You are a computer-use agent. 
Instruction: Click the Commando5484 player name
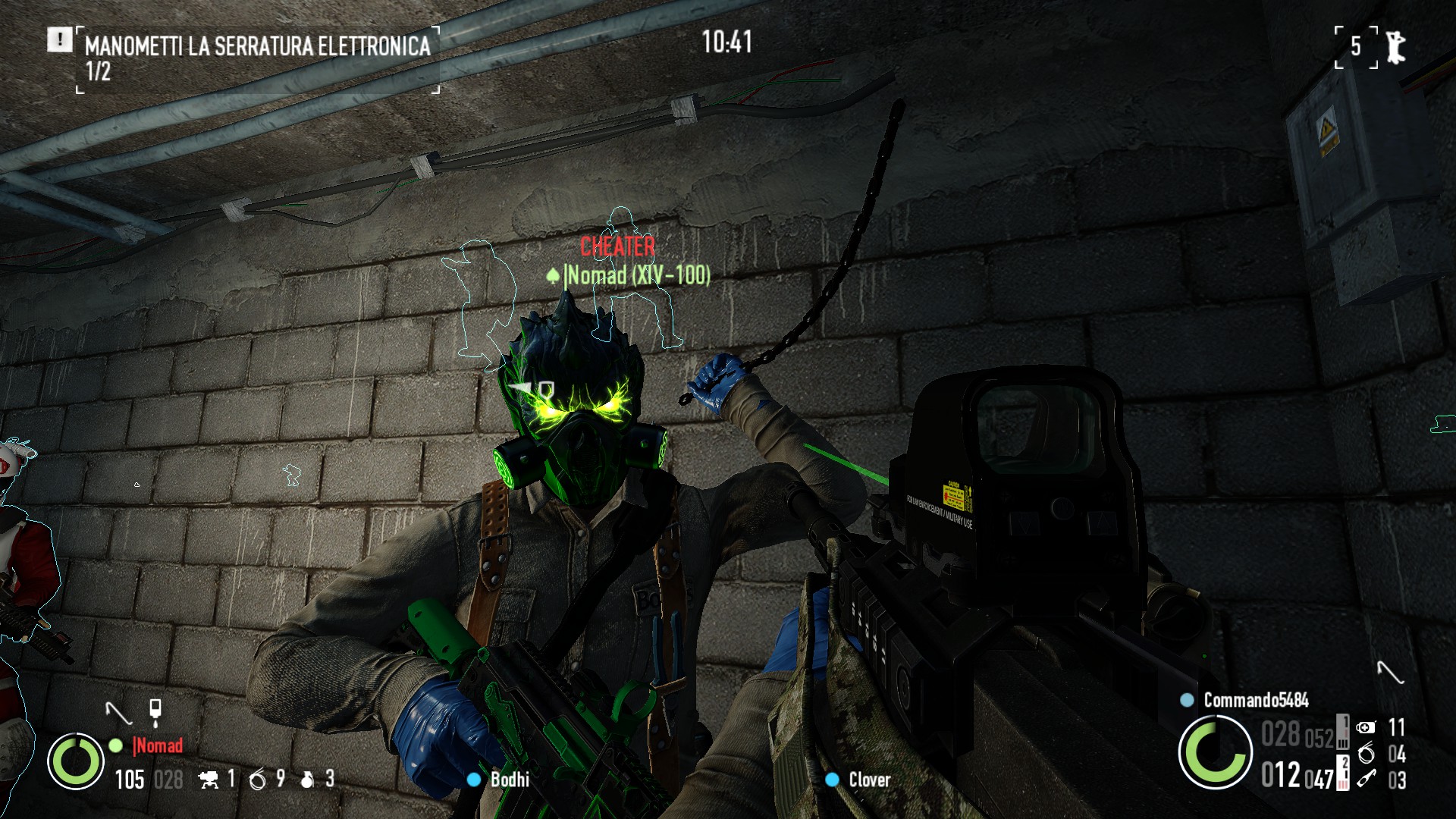click(1256, 700)
